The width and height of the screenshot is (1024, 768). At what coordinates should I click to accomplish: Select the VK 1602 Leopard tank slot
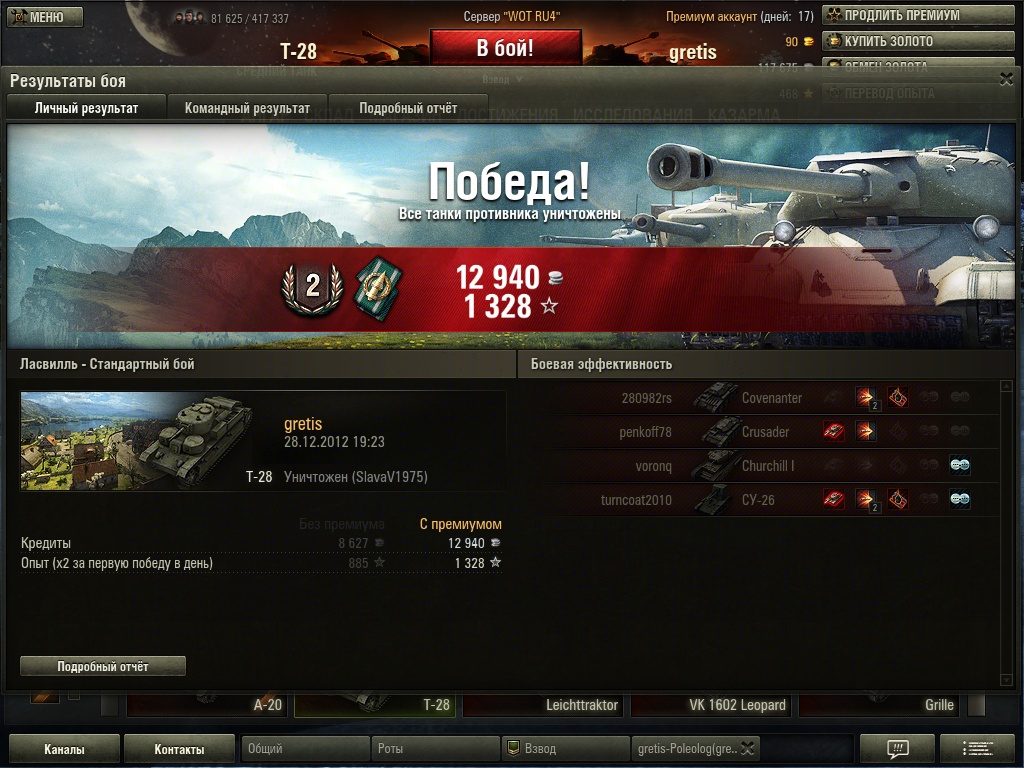point(712,705)
